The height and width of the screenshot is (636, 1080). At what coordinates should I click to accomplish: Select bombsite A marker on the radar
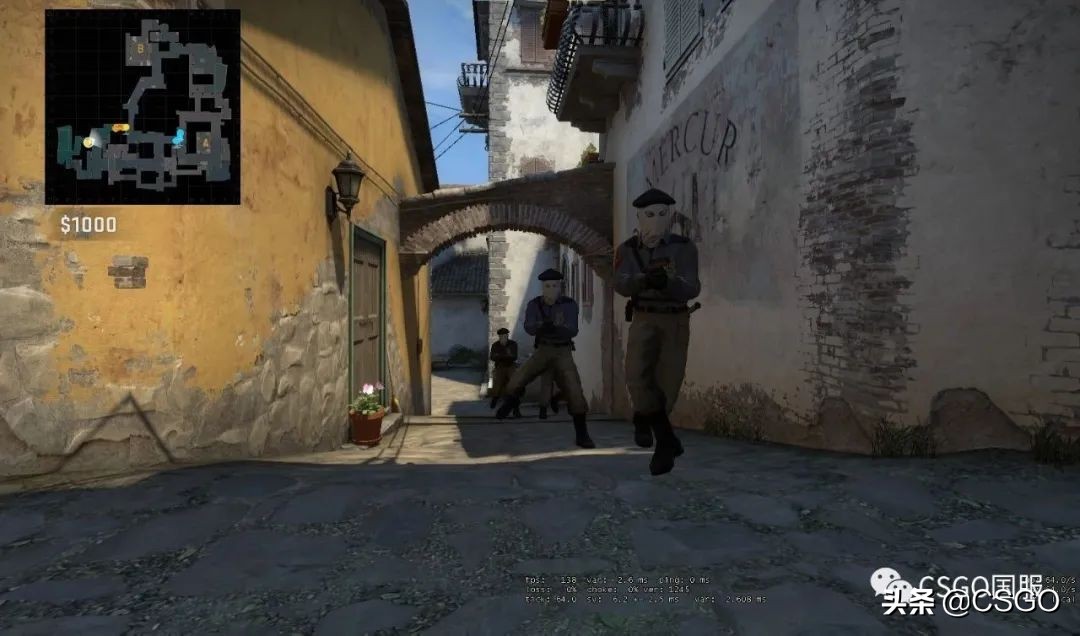[x=205, y=143]
